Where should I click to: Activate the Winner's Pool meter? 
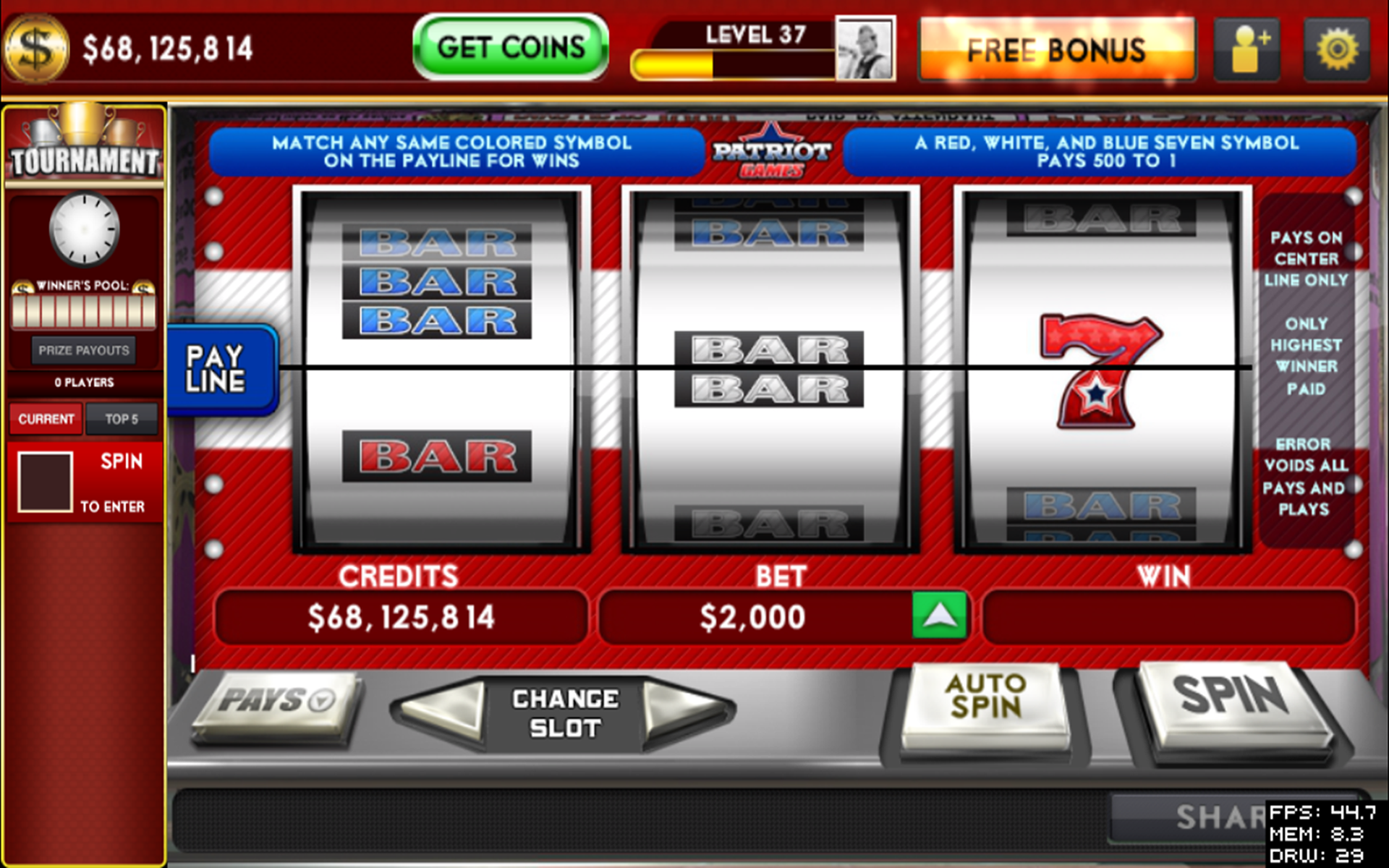click(x=83, y=310)
